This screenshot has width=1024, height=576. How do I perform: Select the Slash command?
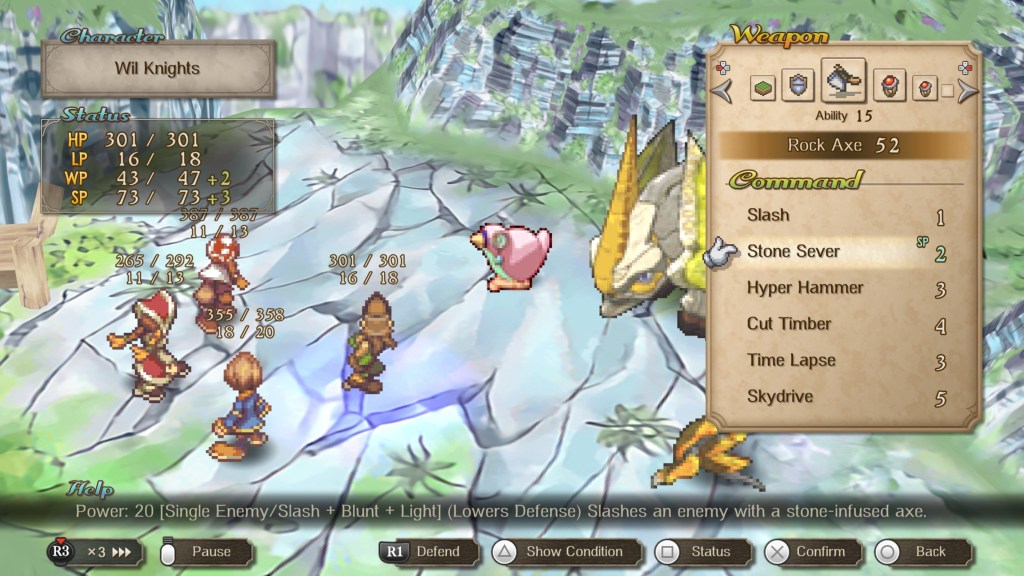point(768,215)
